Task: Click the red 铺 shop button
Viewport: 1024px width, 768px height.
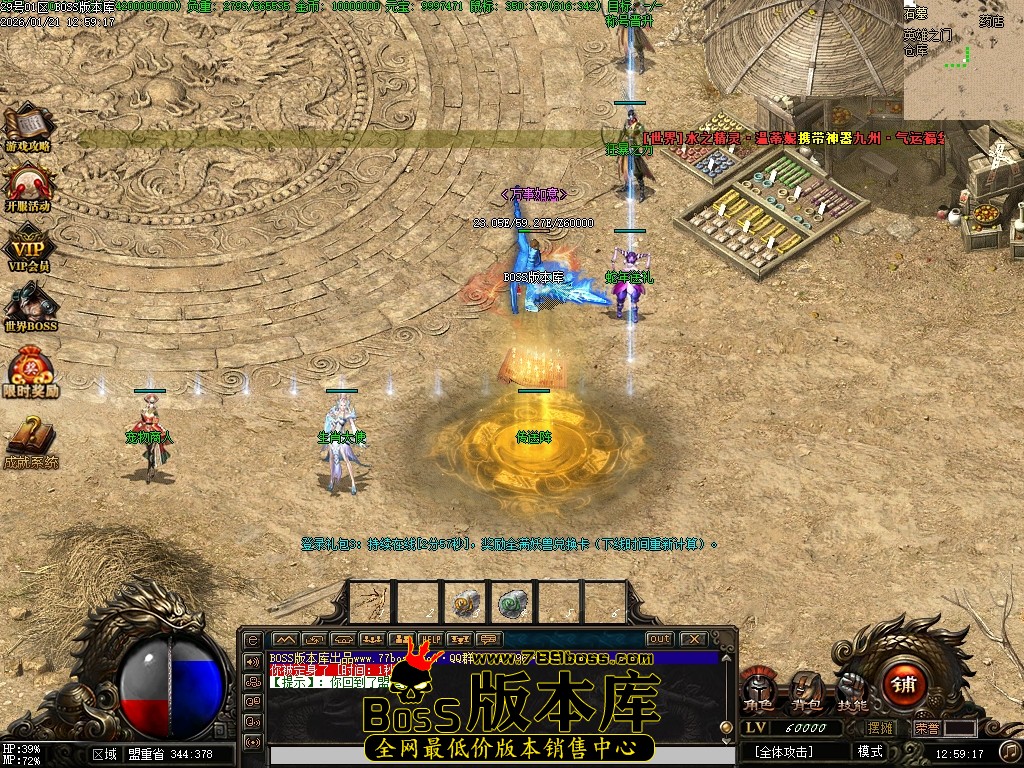Action: [x=905, y=685]
